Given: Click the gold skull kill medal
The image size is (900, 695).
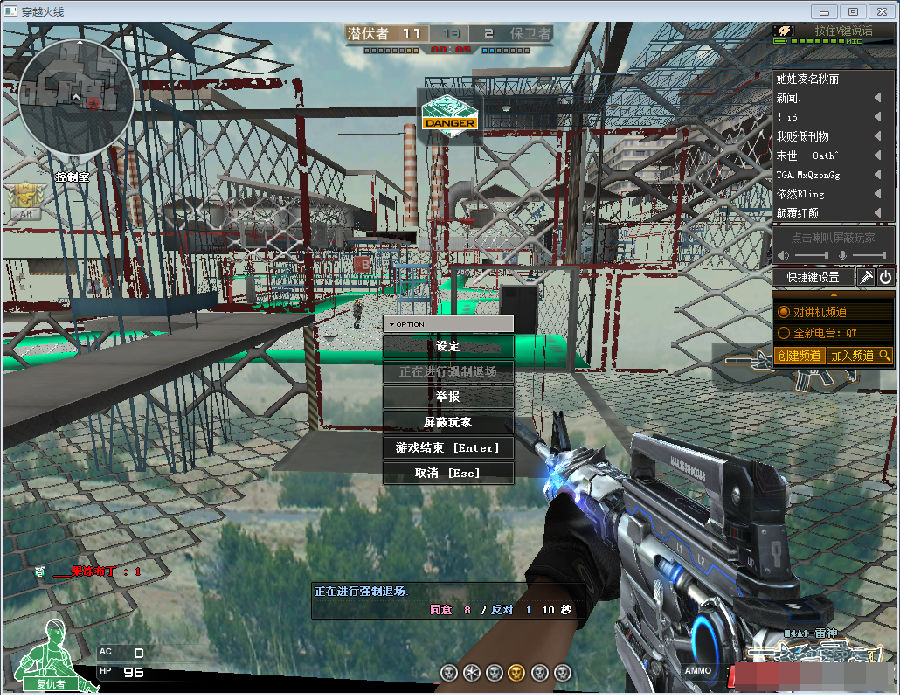Looking at the screenshot, I should 517,671.
